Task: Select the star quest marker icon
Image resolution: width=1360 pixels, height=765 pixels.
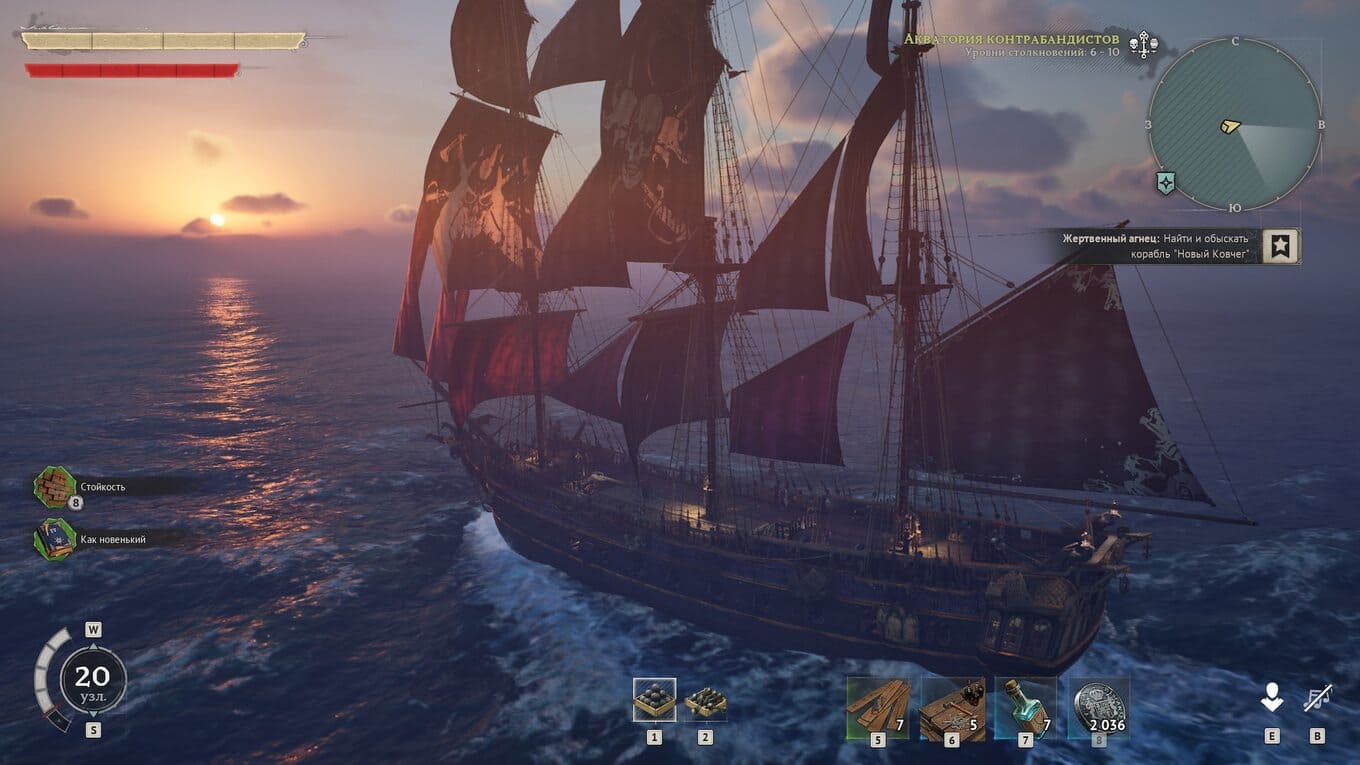Action: pos(1279,246)
